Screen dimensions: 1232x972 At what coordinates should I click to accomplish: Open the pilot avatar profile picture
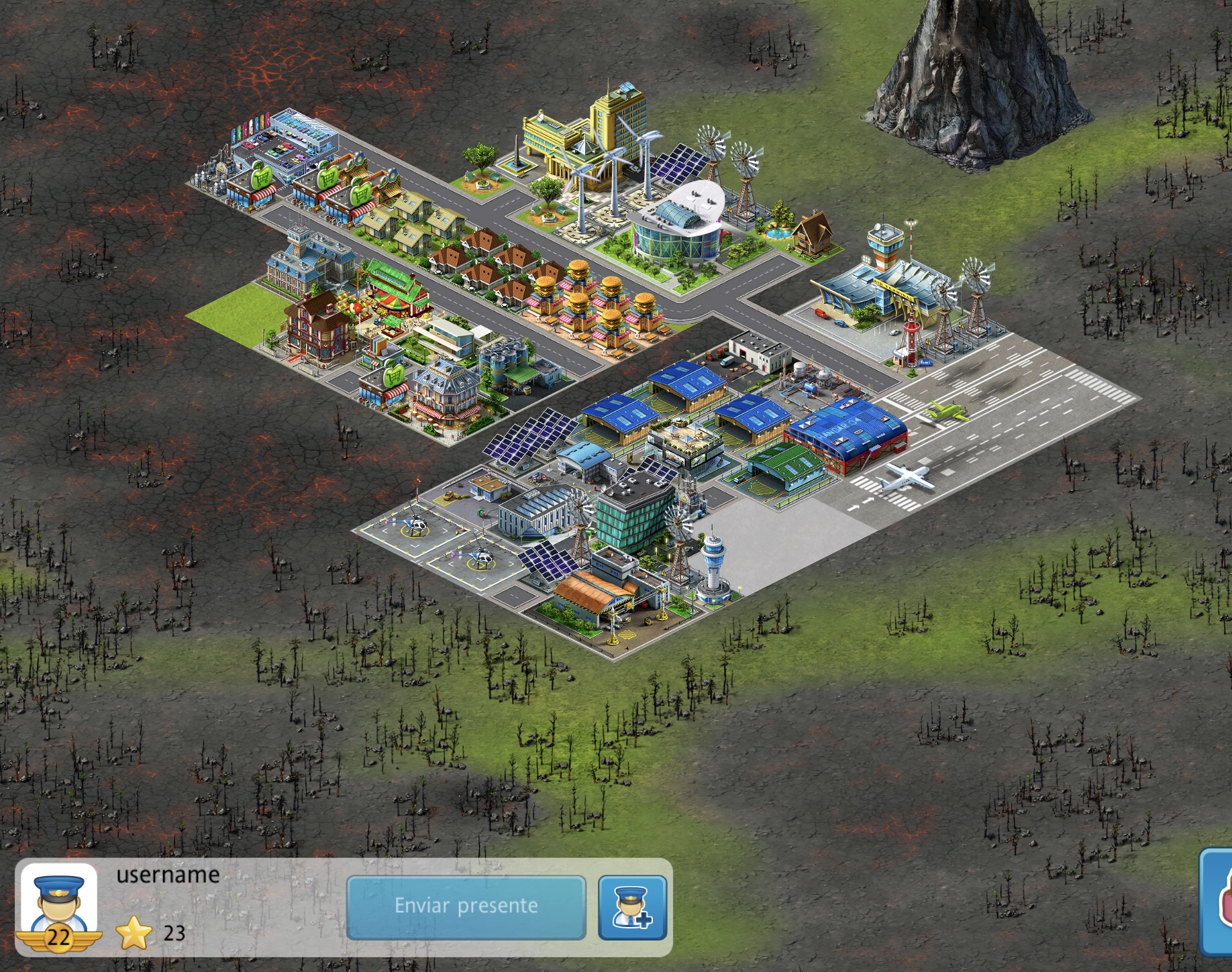[59, 903]
